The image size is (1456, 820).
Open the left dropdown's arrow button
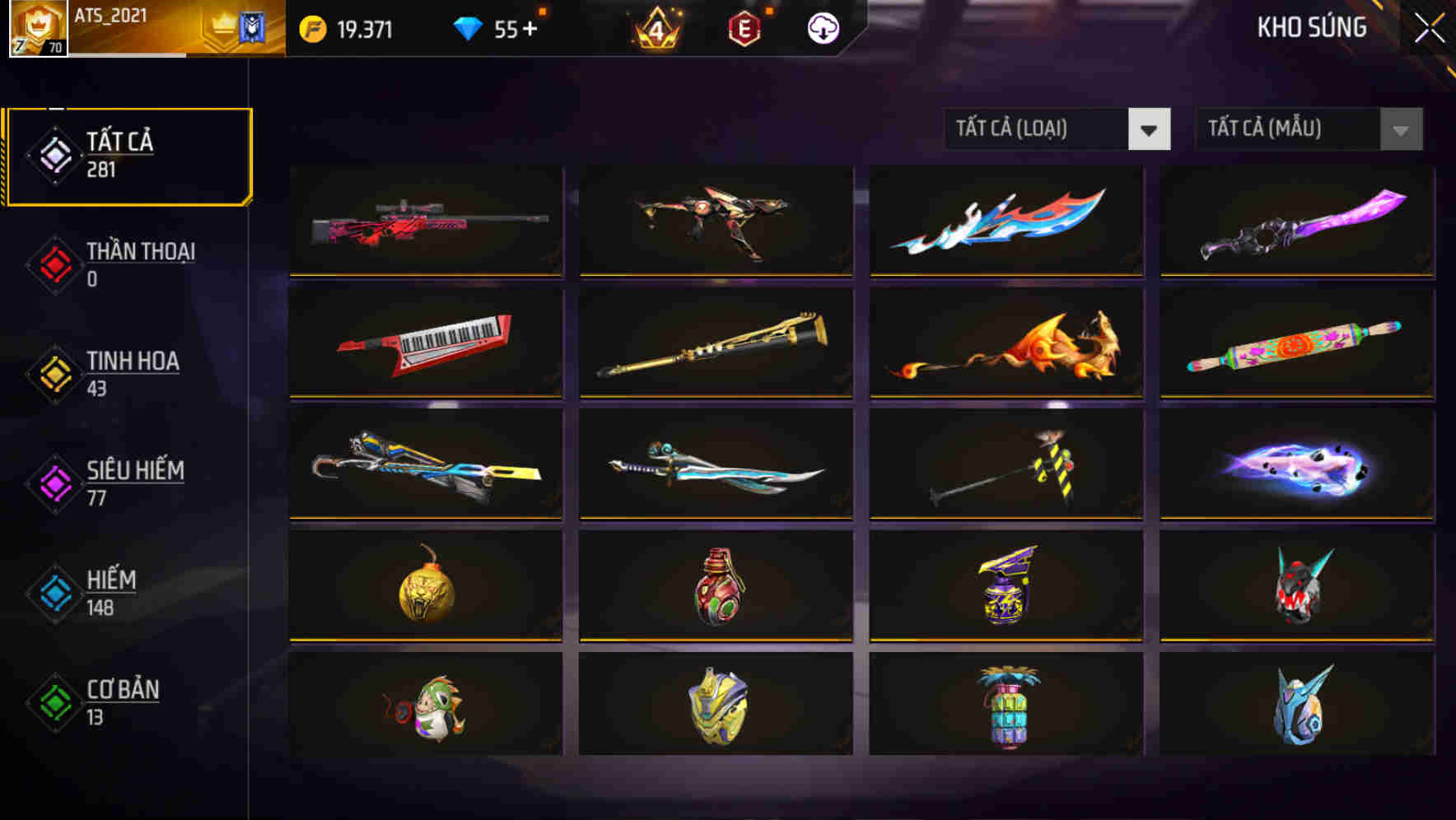(x=1151, y=129)
